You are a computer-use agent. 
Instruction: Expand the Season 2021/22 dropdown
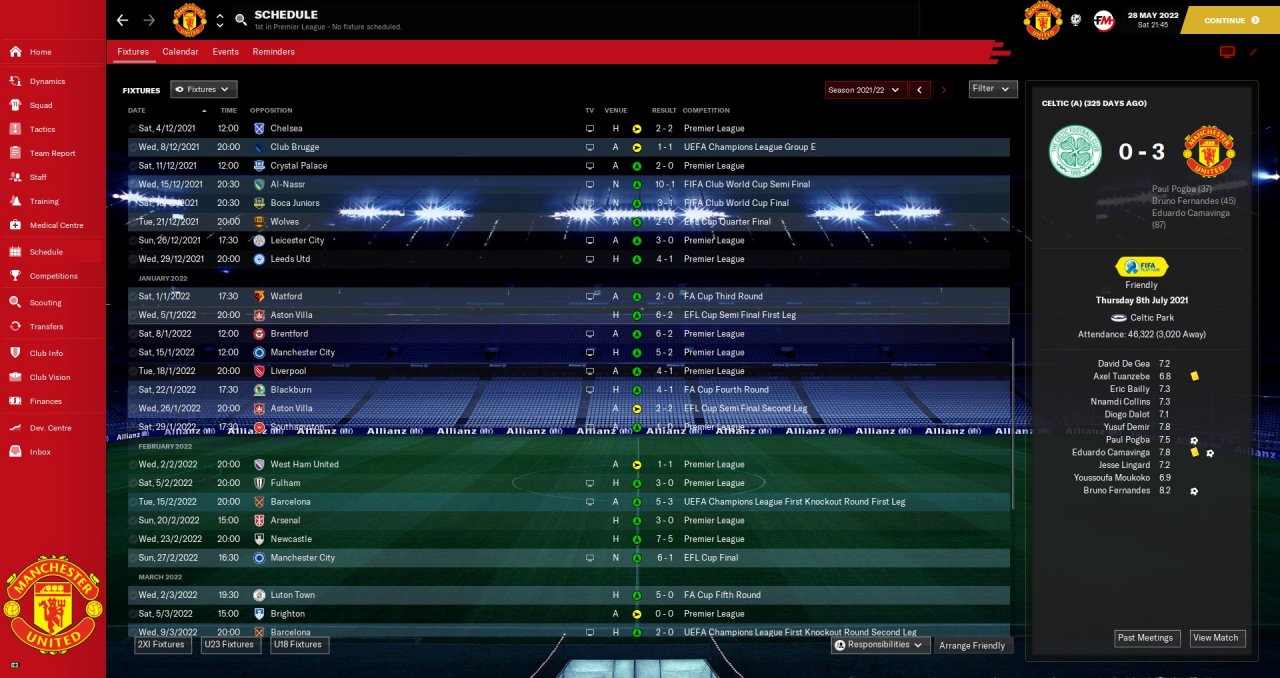click(865, 90)
